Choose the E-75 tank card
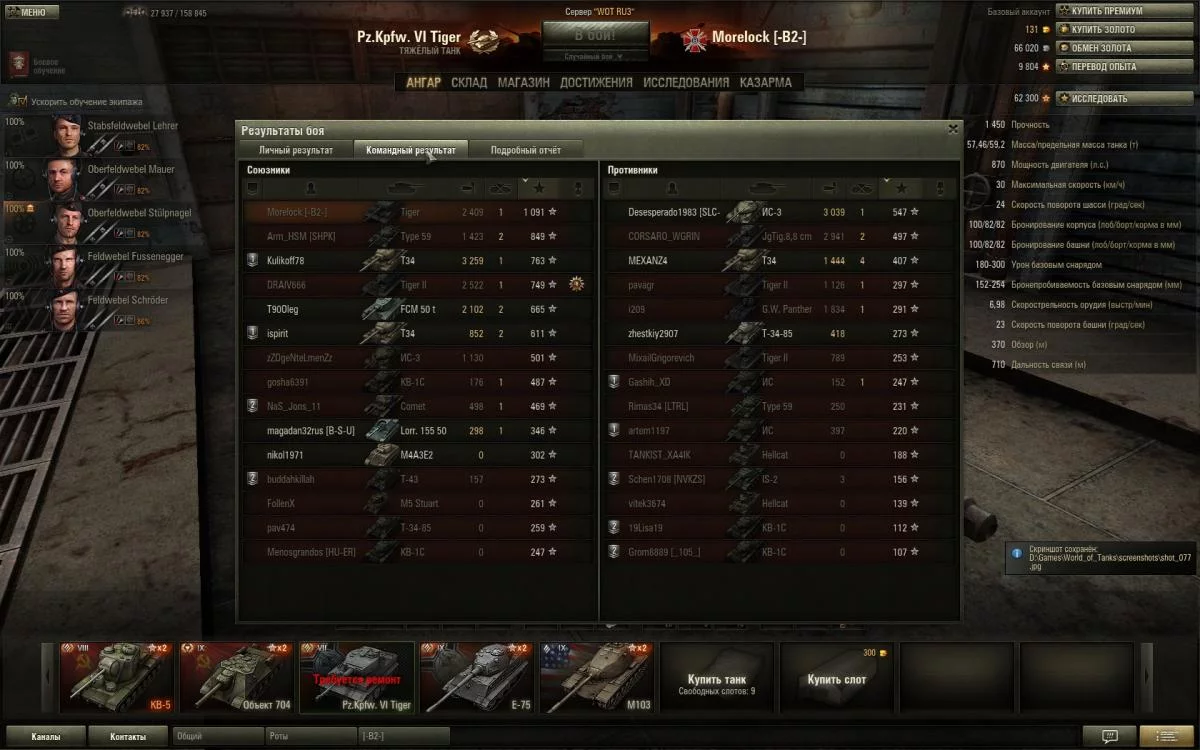 point(476,677)
